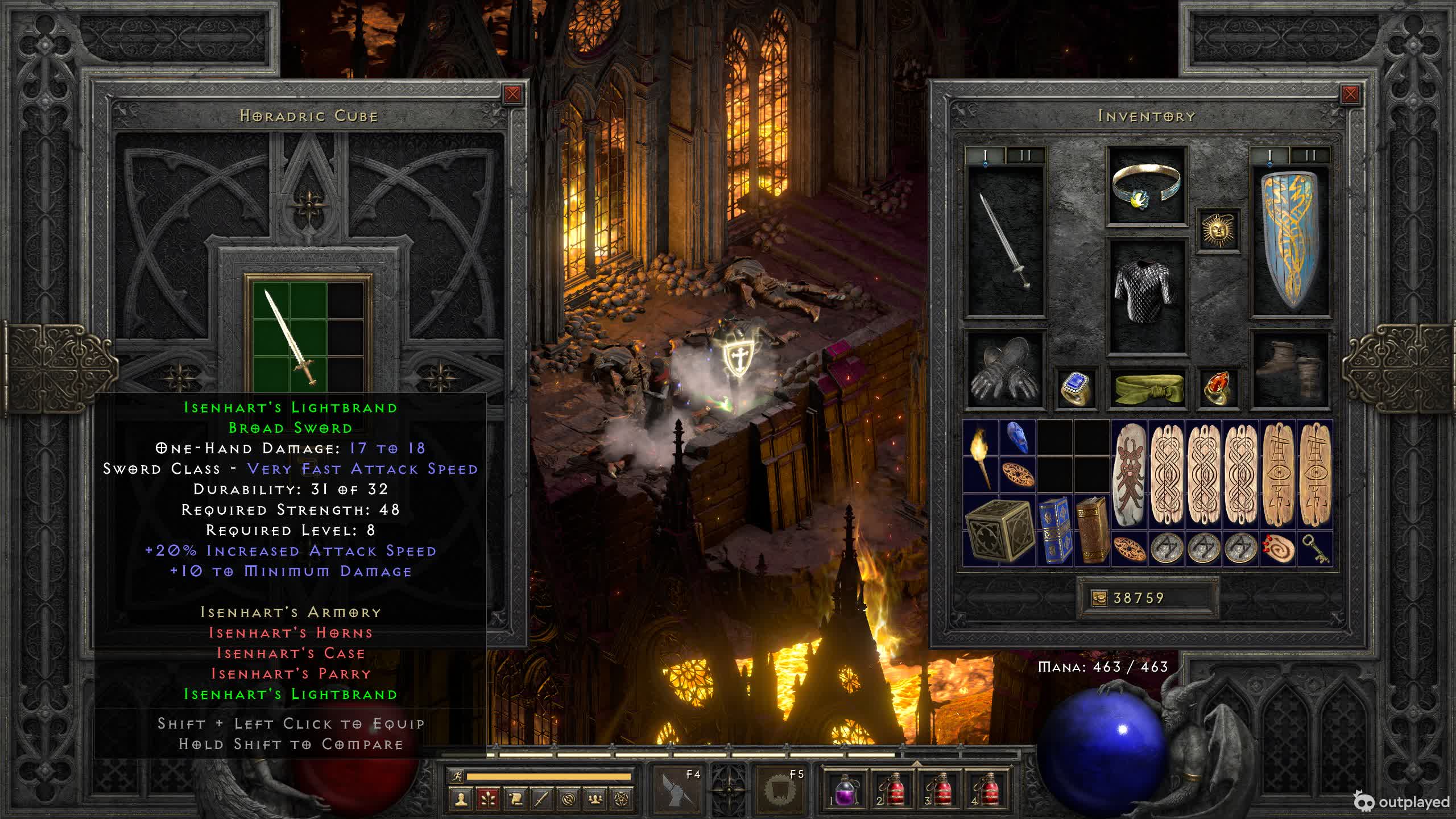1456x819 pixels.
Task: Select the green sash belt slot
Action: pyautogui.click(x=1147, y=387)
